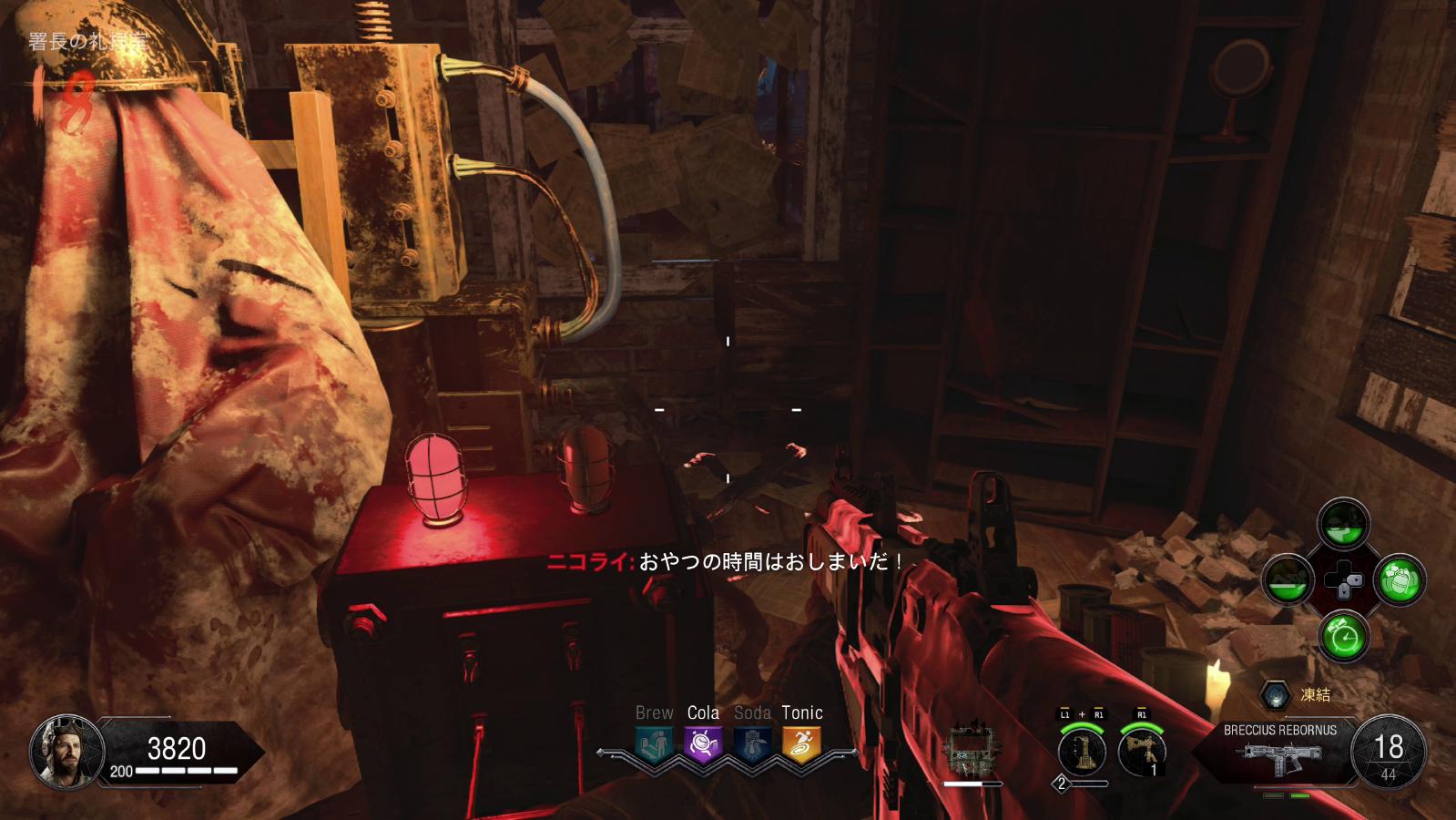Select the Brew perk icon

point(655,744)
